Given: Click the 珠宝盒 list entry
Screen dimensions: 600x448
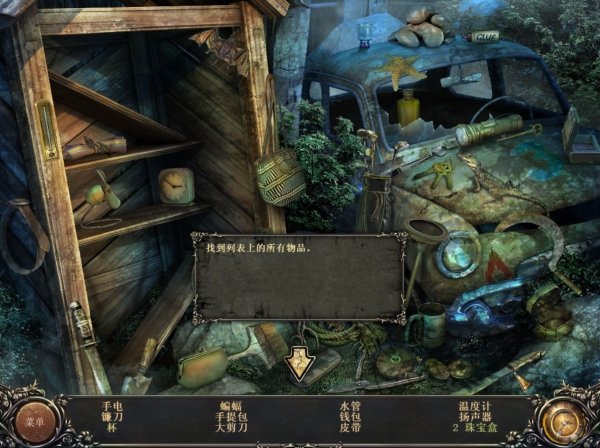Looking at the screenshot, I should 482,428.
